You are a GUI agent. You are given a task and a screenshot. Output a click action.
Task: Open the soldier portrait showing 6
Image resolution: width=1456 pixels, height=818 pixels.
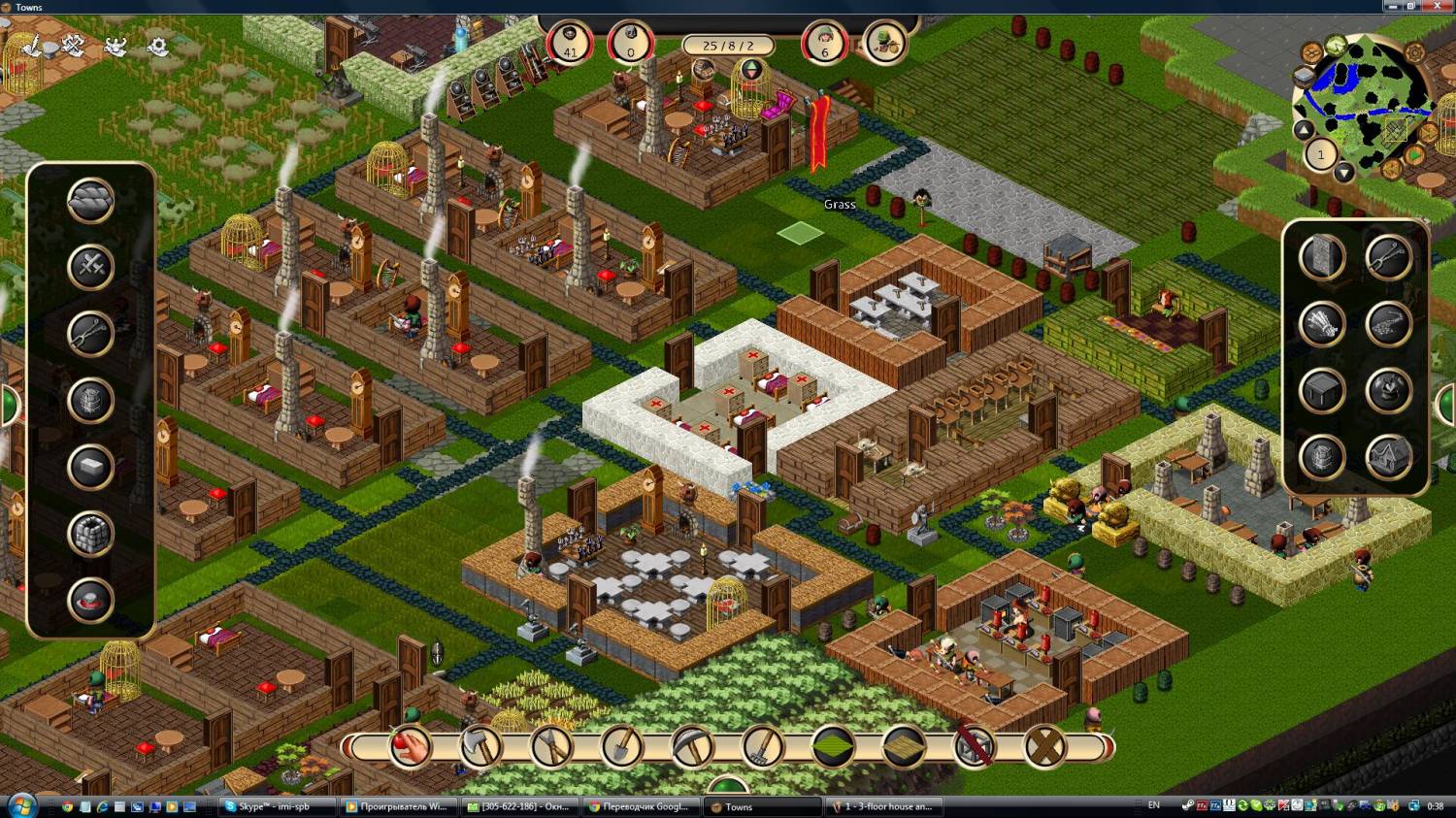[x=825, y=43]
